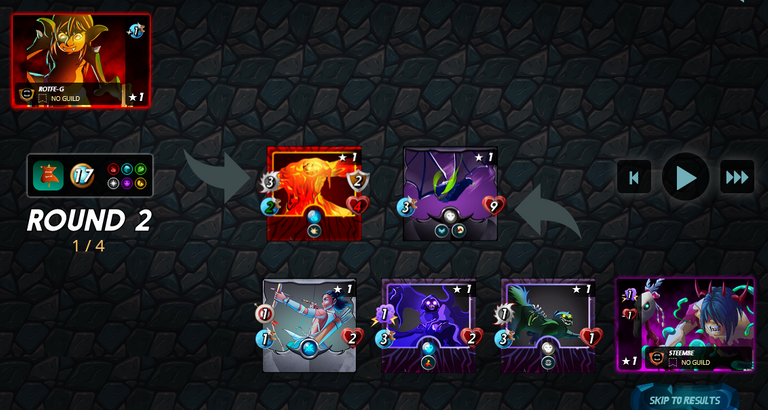Open ROTTE-G summoner portrait
Image resolution: width=768 pixels, height=410 pixels.
[80, 60]
